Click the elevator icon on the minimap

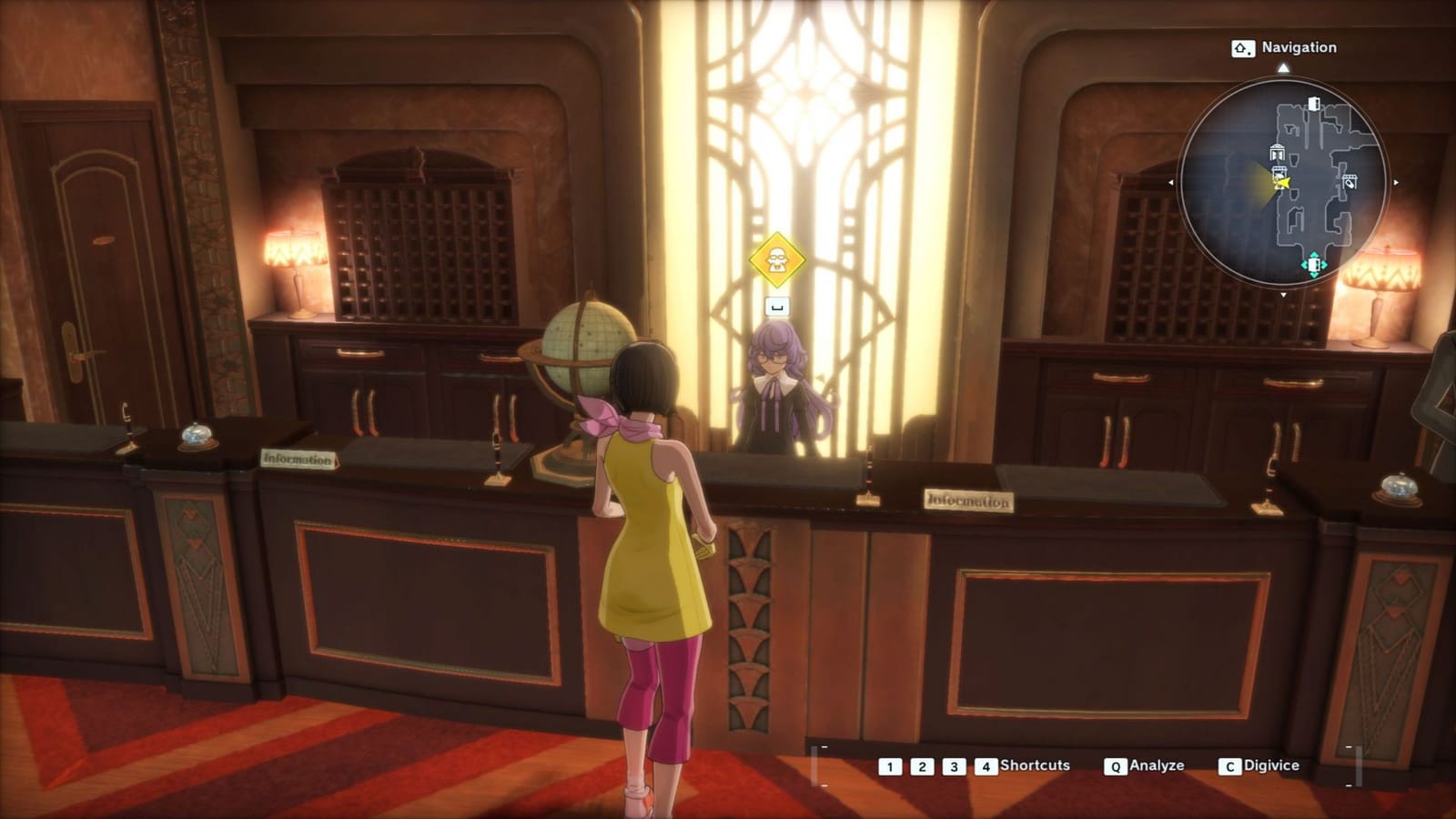(1279, 152)
